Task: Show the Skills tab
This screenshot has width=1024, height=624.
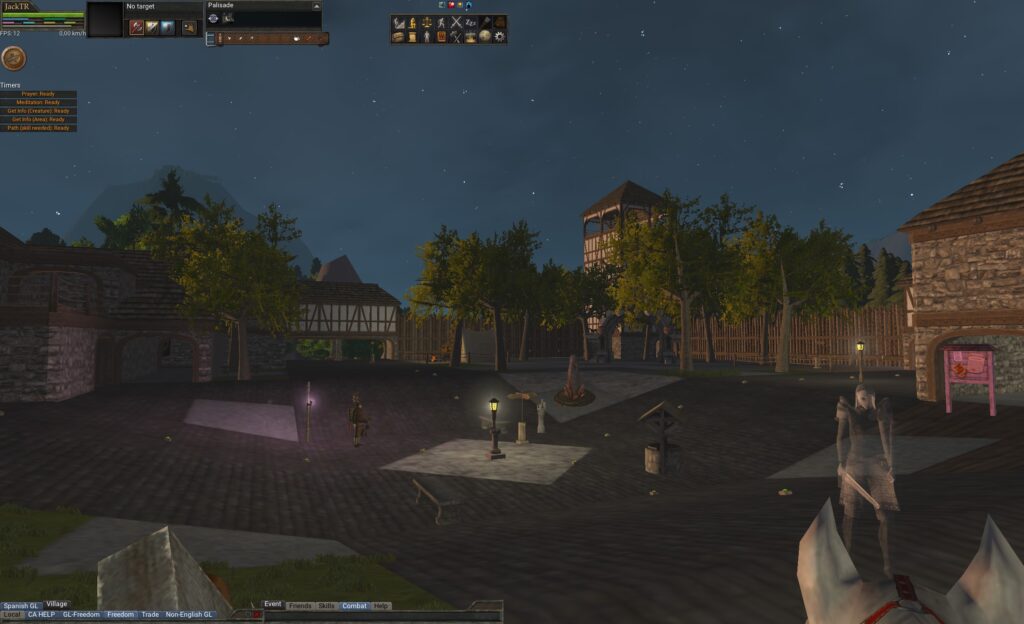Action: [326, 606]
